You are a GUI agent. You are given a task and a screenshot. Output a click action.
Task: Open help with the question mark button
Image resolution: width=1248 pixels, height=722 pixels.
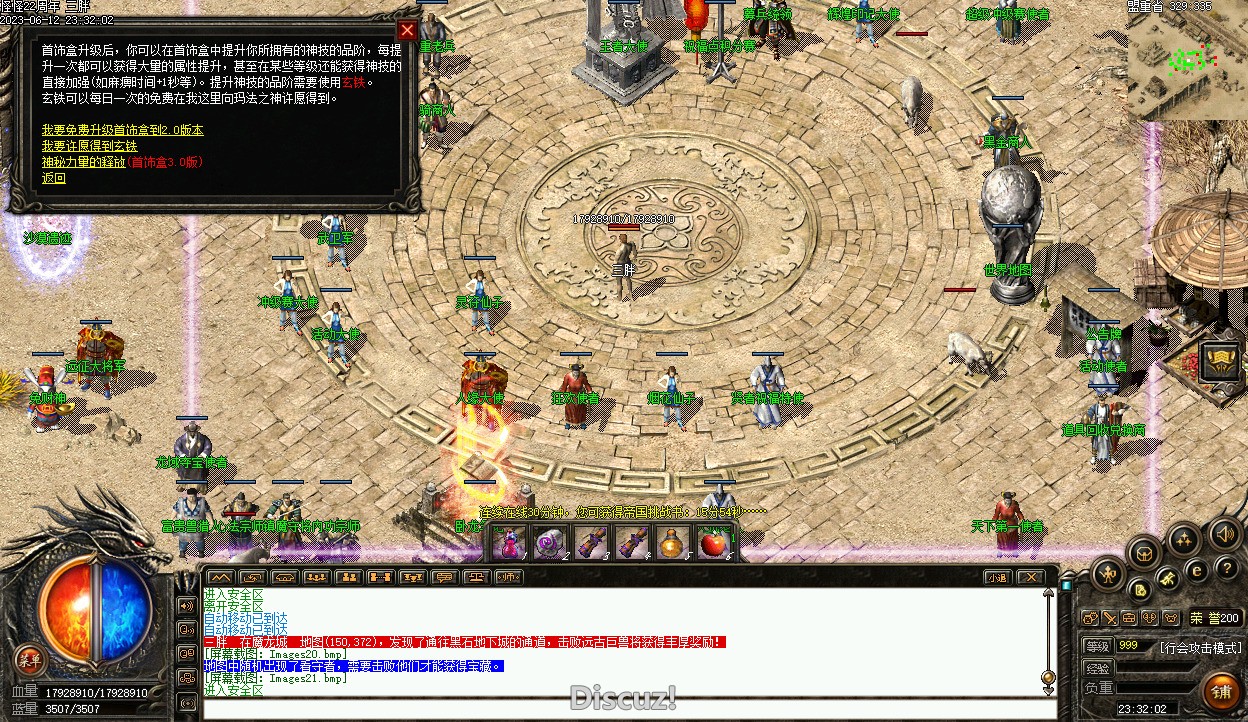[1229, 568]
